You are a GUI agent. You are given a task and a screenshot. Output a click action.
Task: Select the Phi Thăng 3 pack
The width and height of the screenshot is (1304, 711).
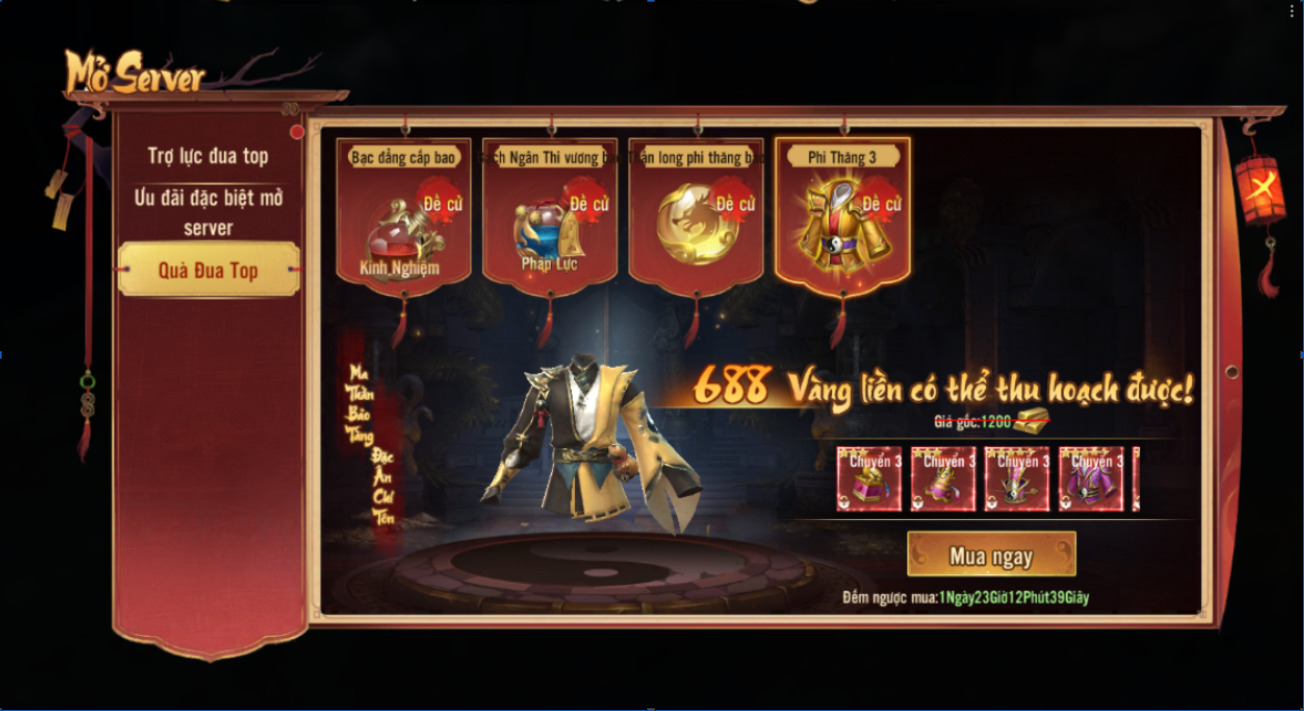(x=842, y=222)
